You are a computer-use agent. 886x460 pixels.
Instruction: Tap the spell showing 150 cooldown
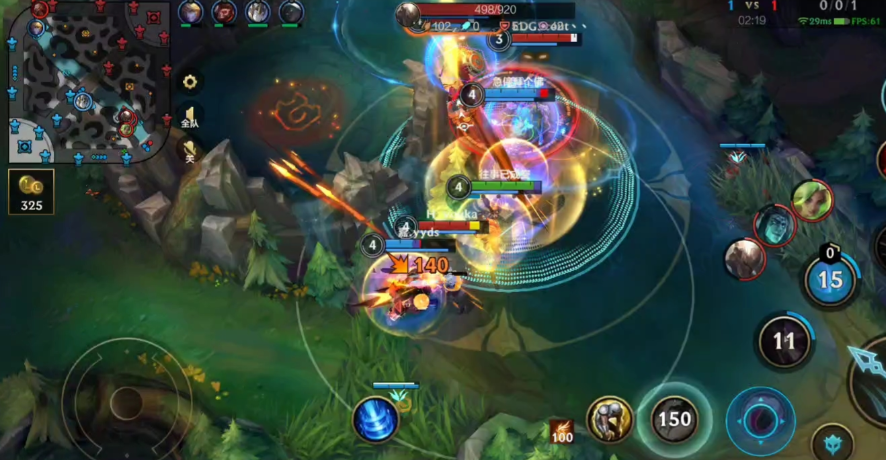tap(675, 419)
